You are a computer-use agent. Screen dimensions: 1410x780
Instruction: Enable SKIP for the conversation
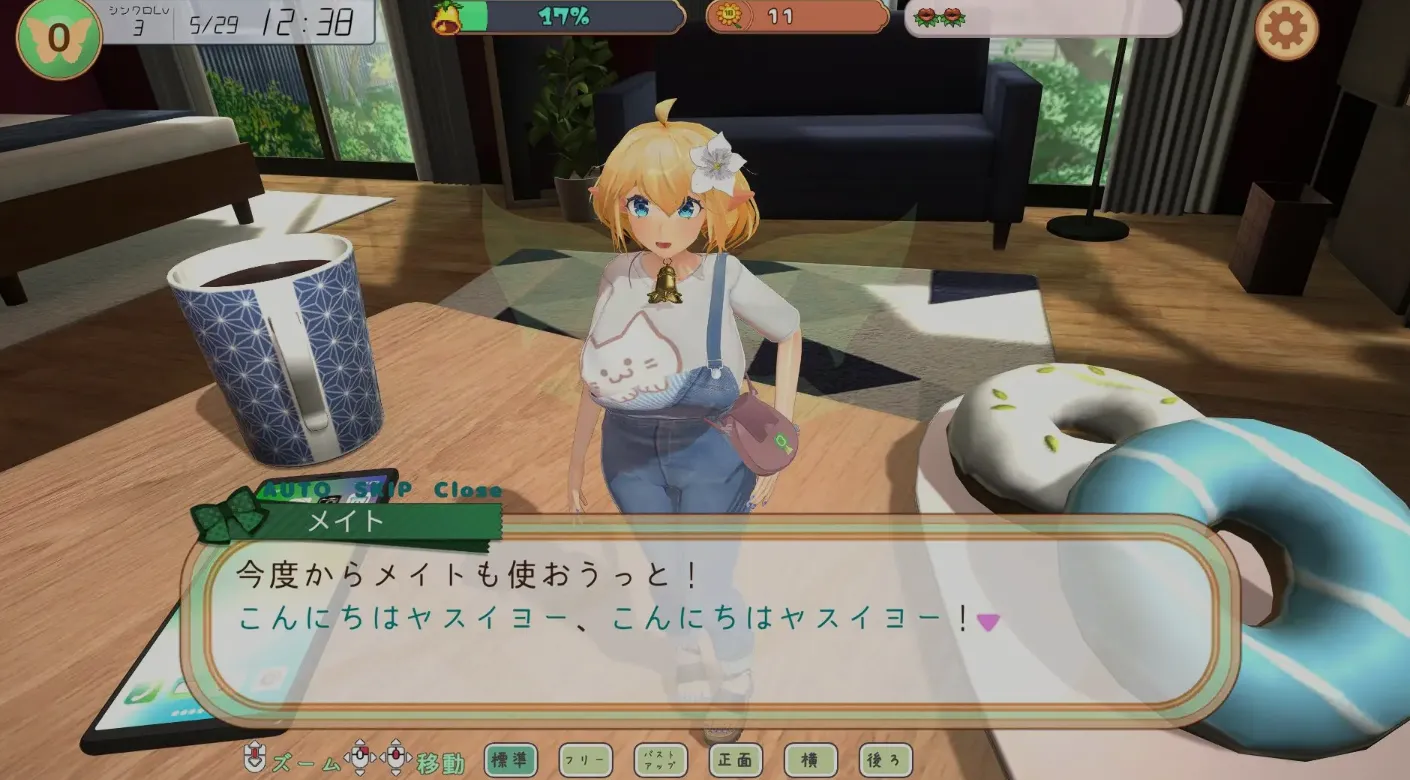(386, 490)
